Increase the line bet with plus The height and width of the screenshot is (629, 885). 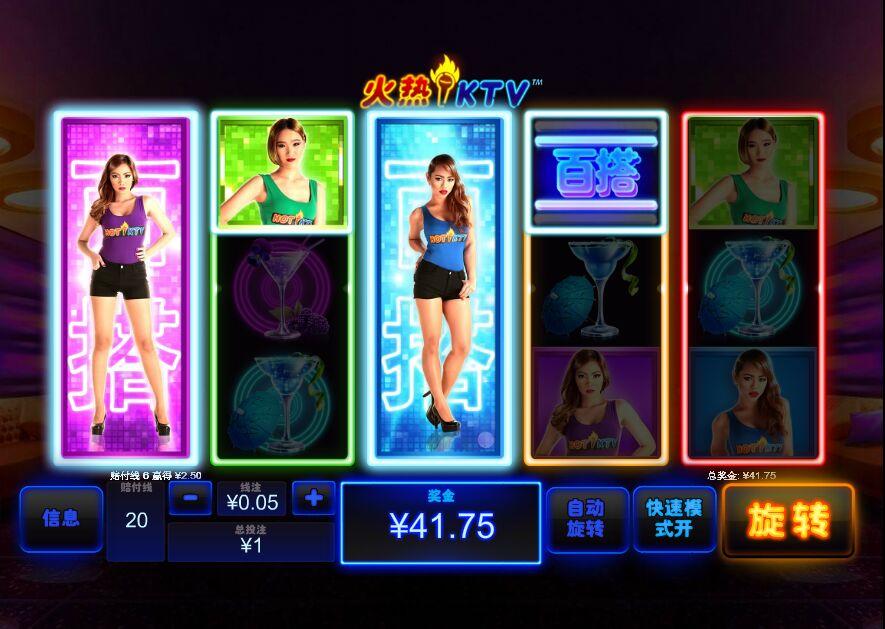point(313,497)
